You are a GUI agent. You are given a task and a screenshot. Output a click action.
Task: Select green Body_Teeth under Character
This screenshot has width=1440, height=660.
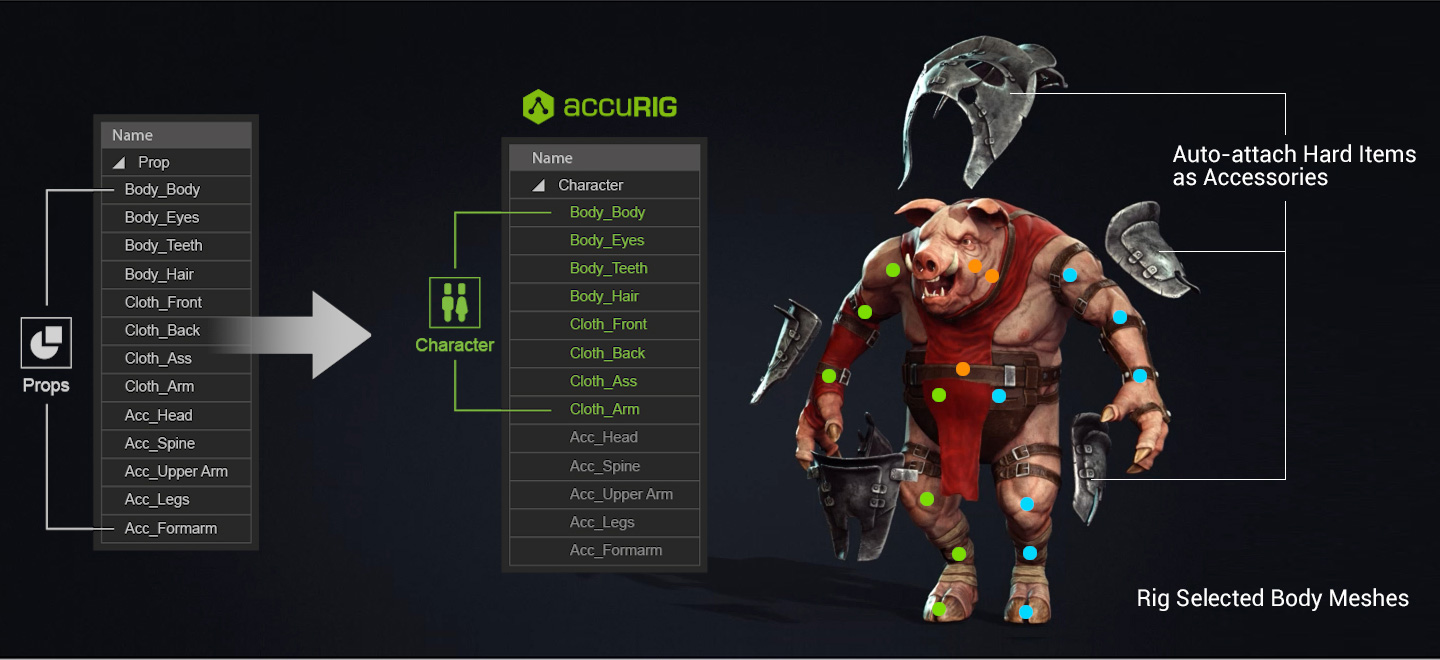click(x=608, y=268)
